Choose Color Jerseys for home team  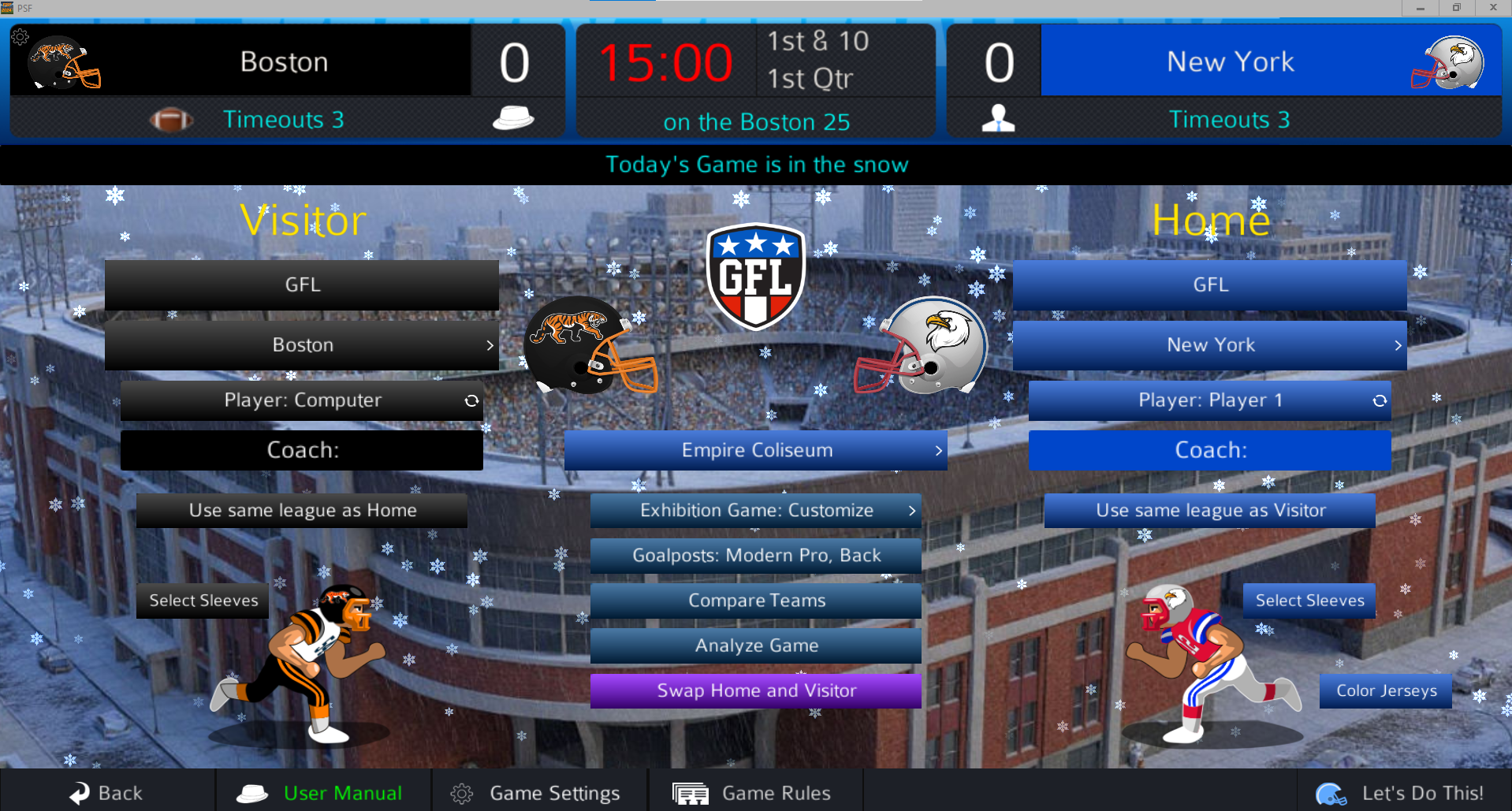[1385, 690]
